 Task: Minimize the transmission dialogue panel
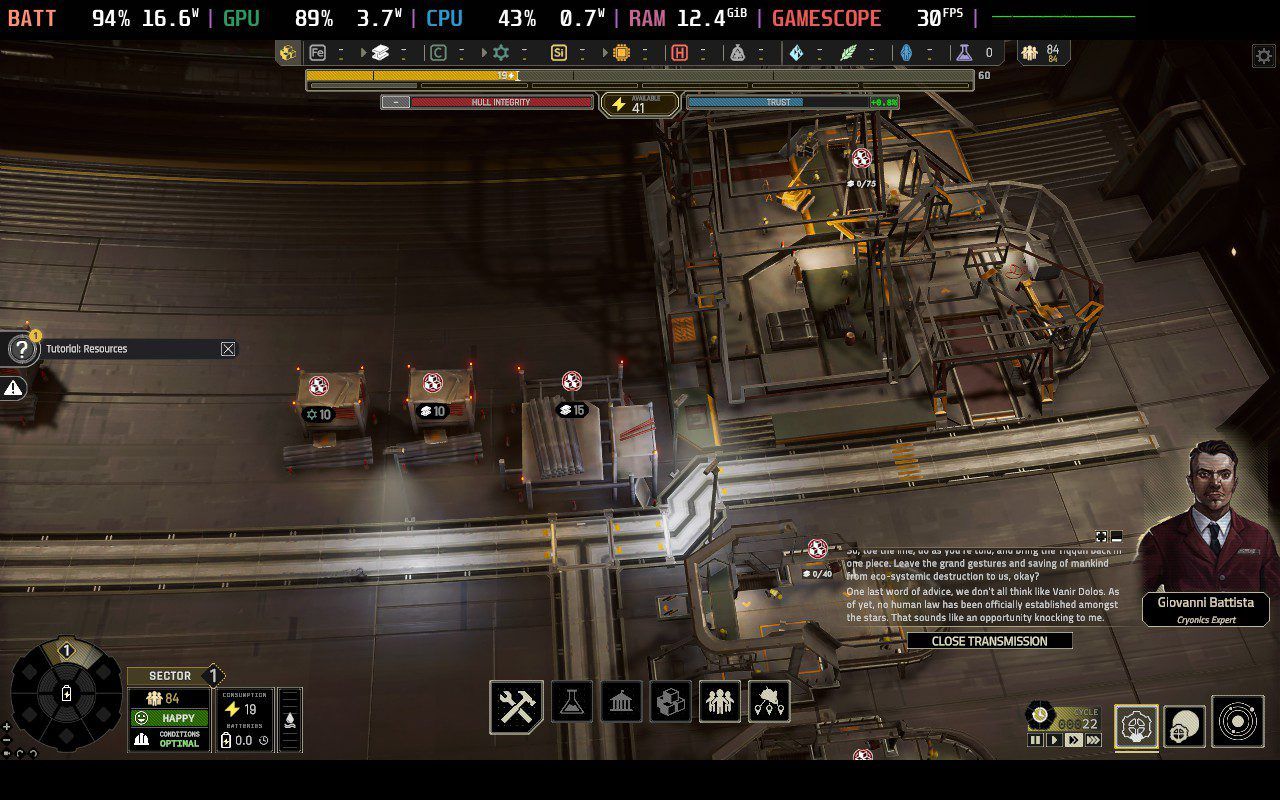1116,537
